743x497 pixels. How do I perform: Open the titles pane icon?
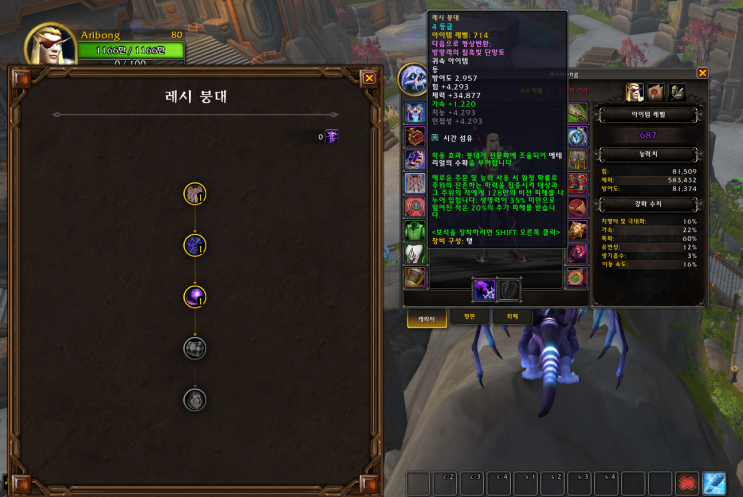(x=656, y=92)
